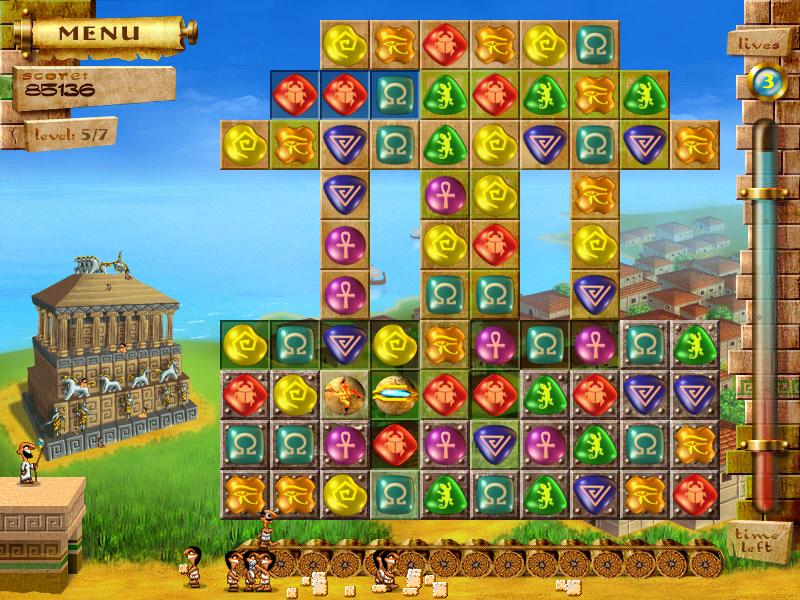Click the yellow spiral stone left of the fireball tile

pyautogui.click(x=295, y=391)
